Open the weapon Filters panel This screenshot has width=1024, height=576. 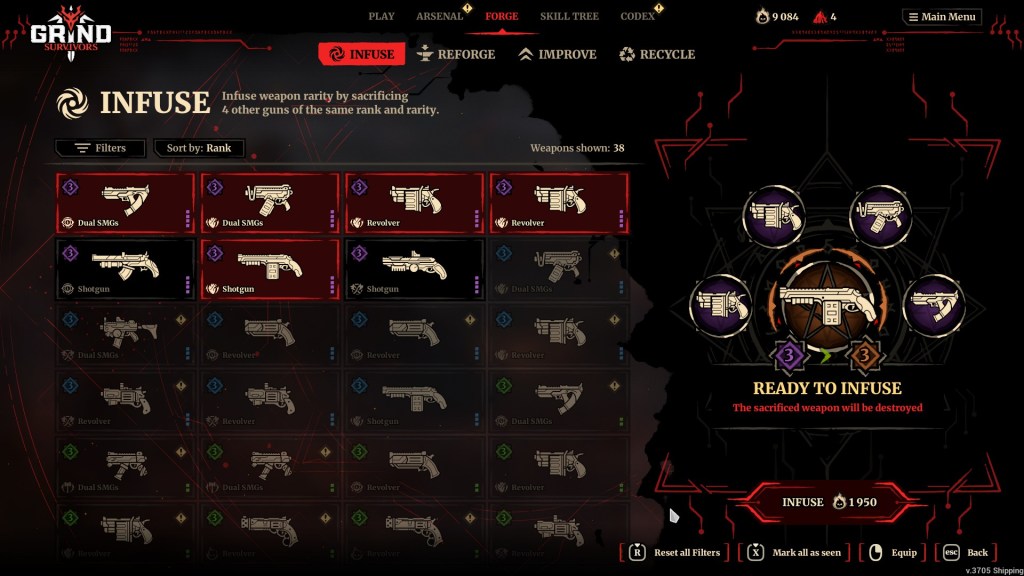(101, 148)
